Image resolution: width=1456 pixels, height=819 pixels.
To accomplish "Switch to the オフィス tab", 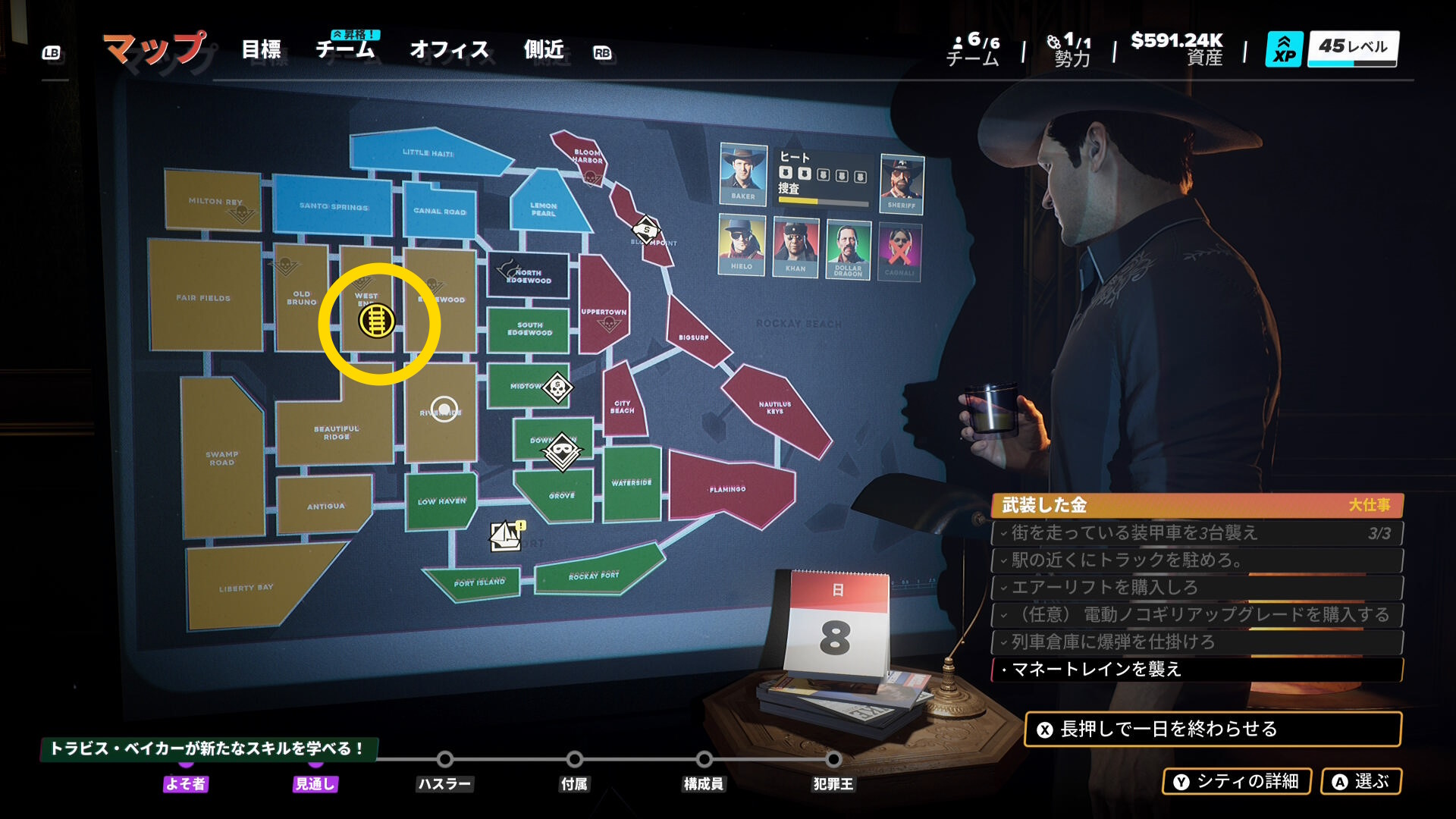I will 449,50.
